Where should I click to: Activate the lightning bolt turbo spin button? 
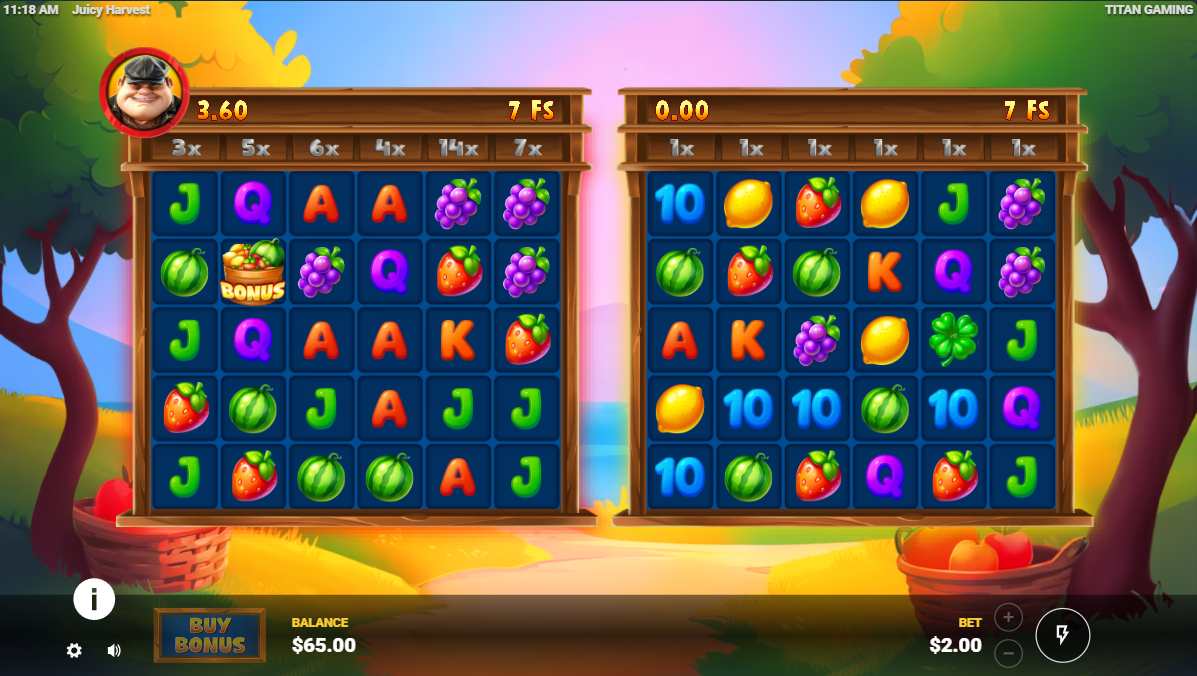(x=1062, y=635)
